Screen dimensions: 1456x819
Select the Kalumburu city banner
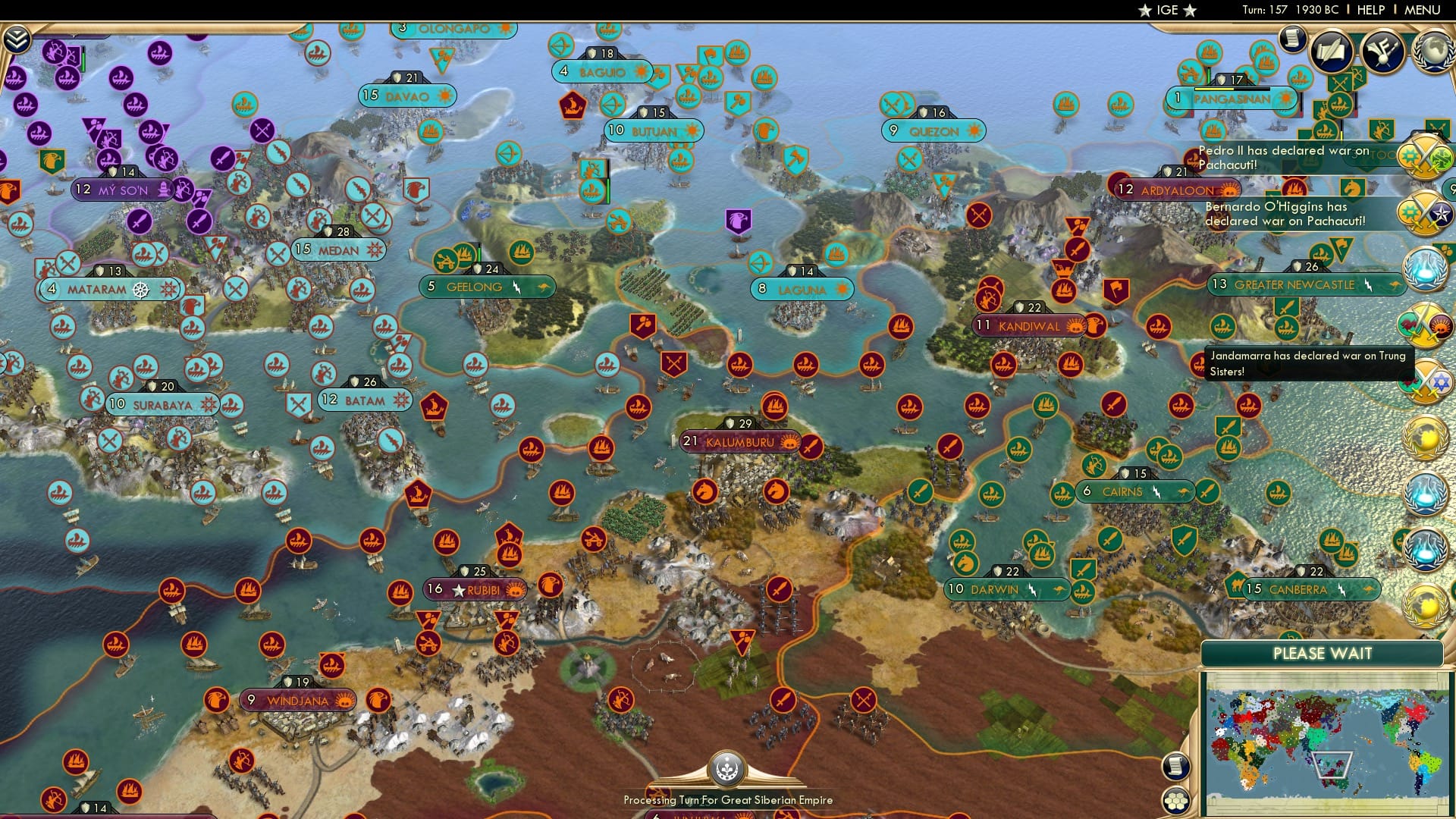tap(739, 441)
